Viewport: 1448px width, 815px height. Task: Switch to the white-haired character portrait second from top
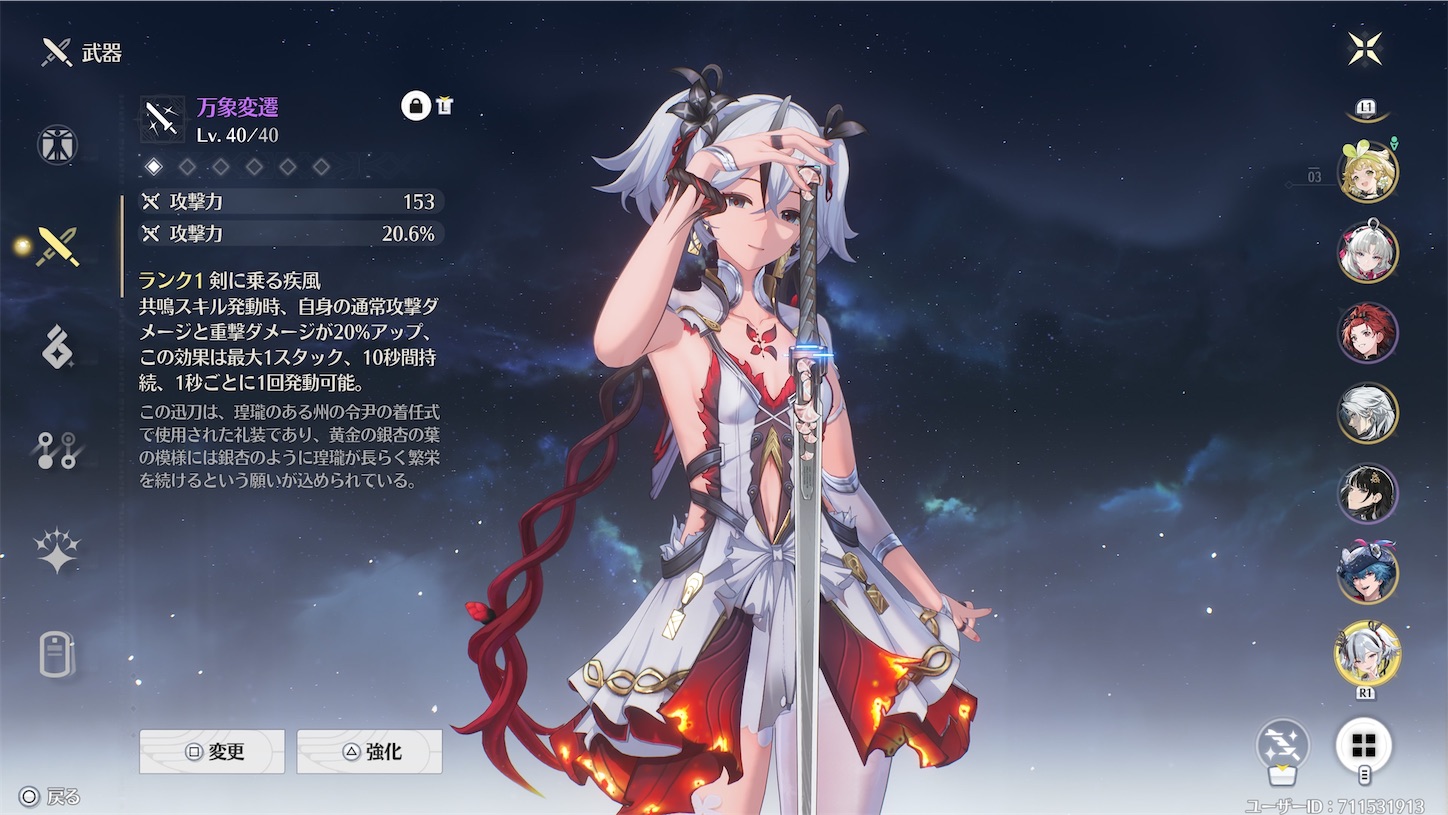pos(1368,249)
